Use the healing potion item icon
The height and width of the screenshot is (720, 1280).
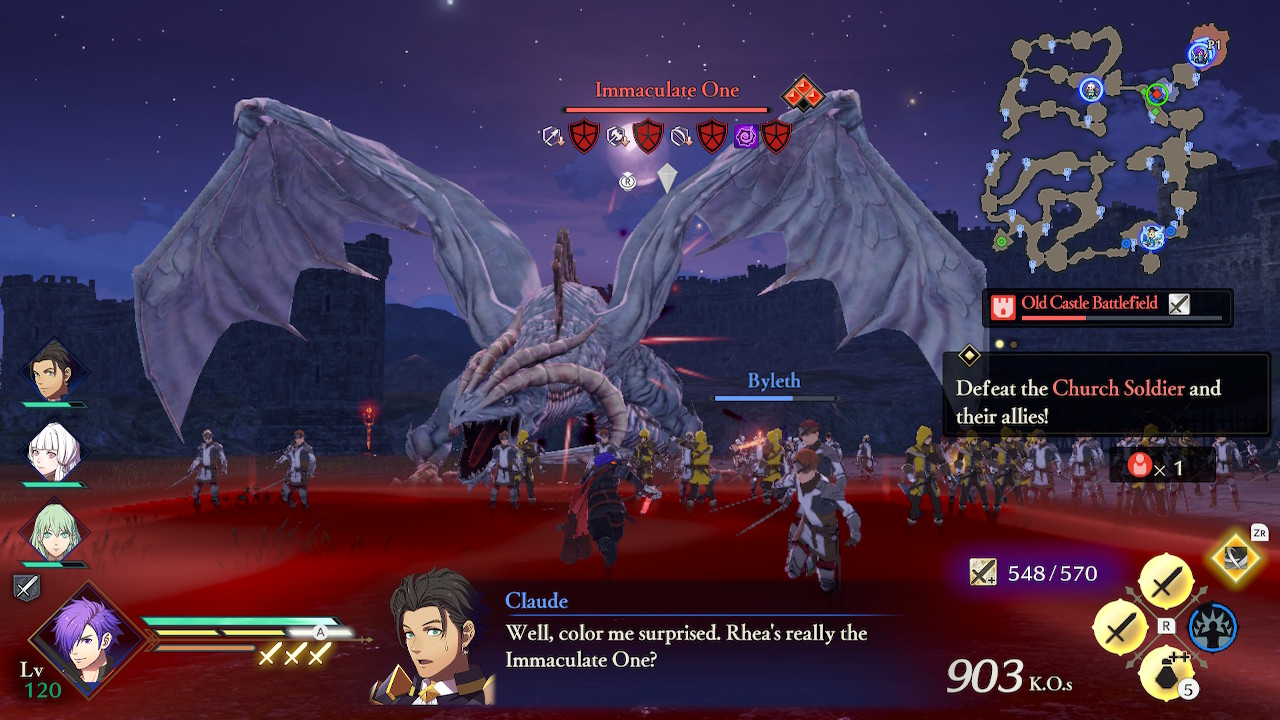click(x=1165, y=672)
